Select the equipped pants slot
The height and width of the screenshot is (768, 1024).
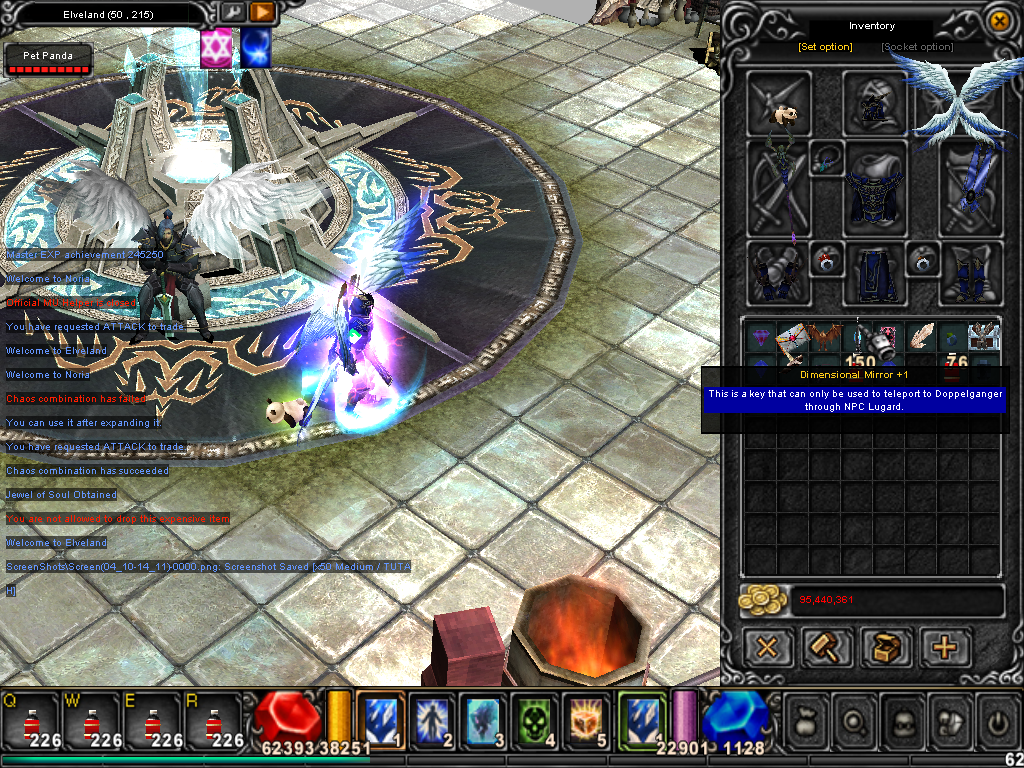(x=873, y=274)
